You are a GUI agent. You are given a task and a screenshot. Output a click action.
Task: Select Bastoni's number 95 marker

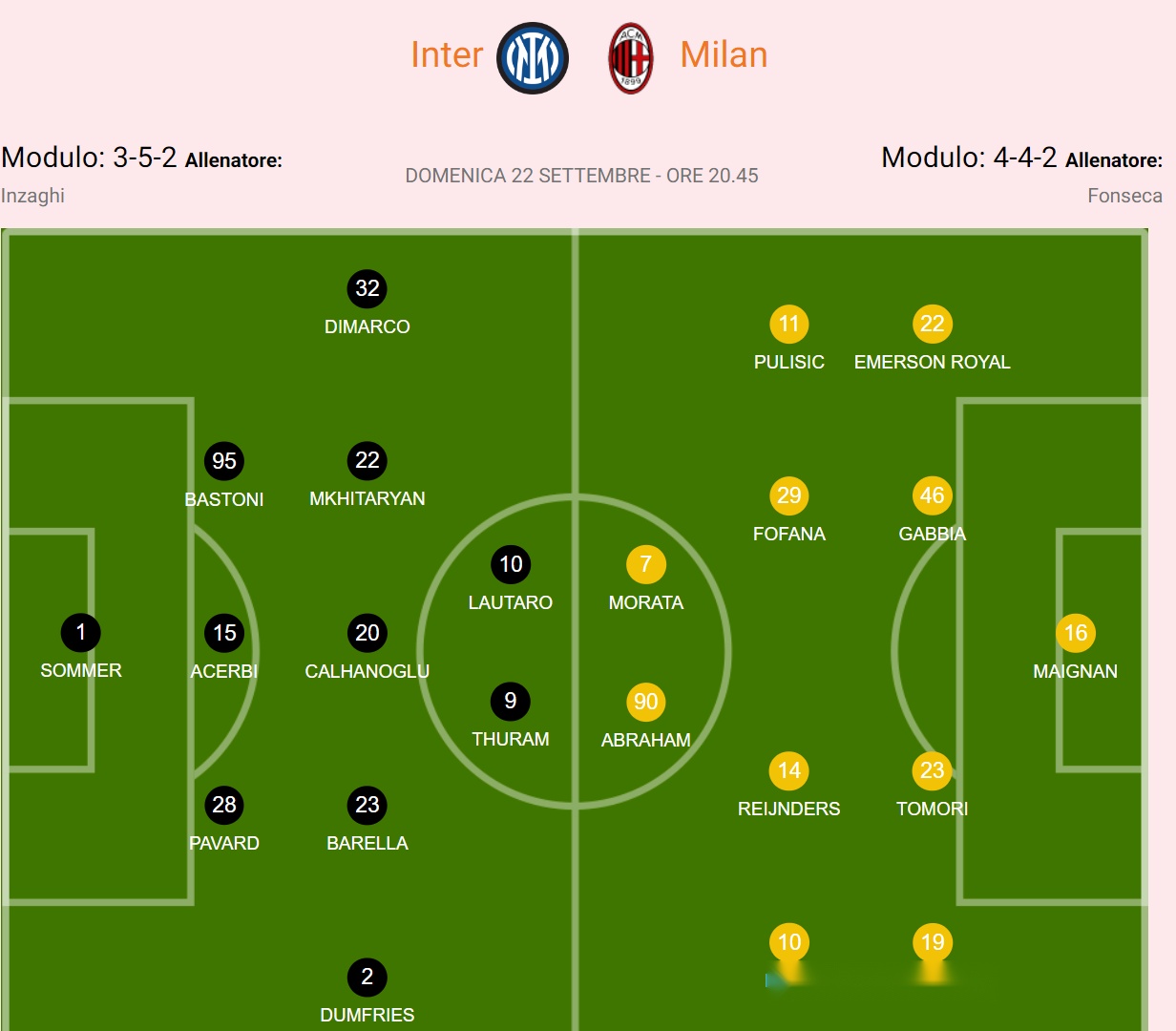[x=224, y=461]
